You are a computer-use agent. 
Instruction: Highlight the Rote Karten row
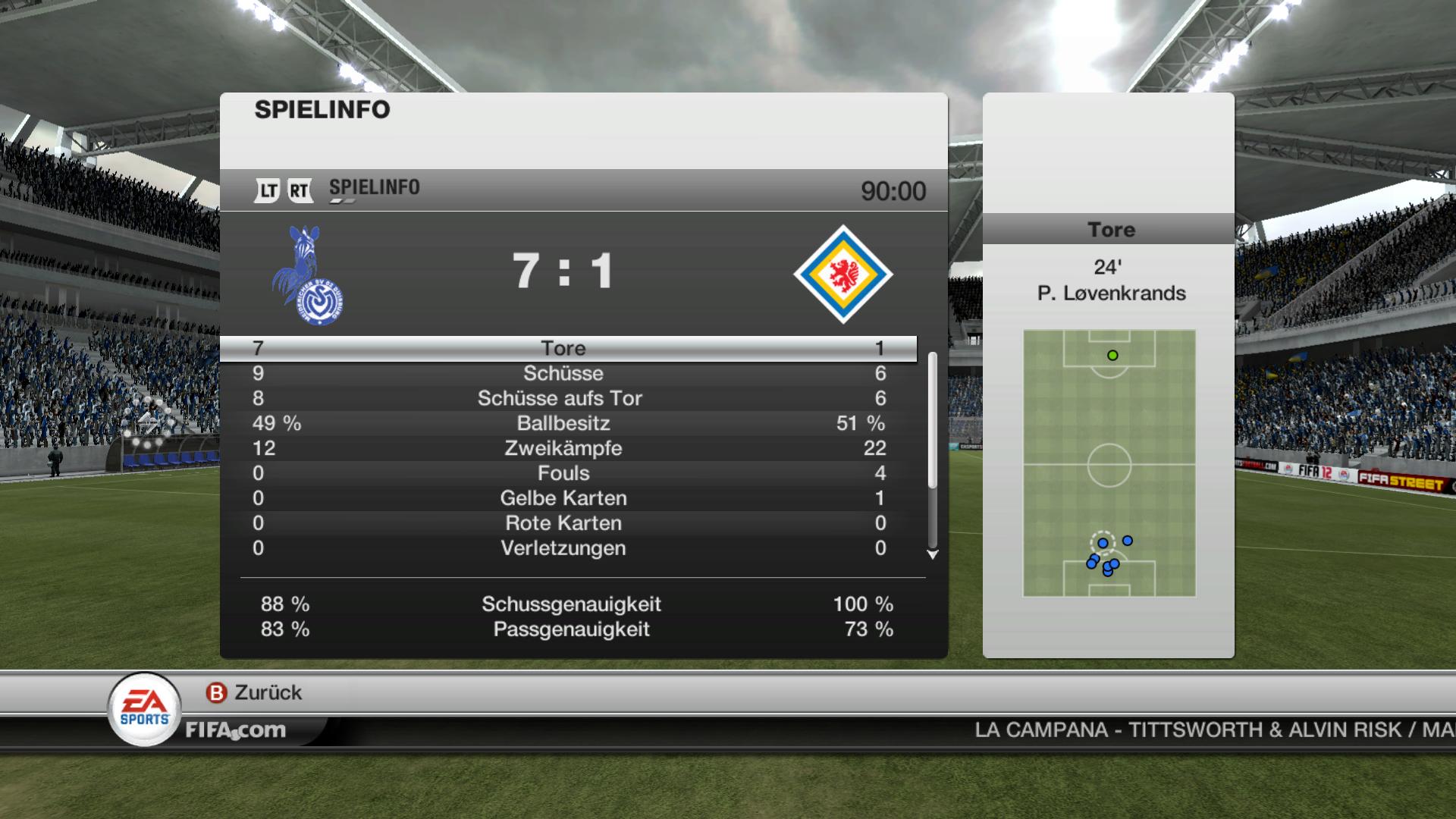click(563, 523)
